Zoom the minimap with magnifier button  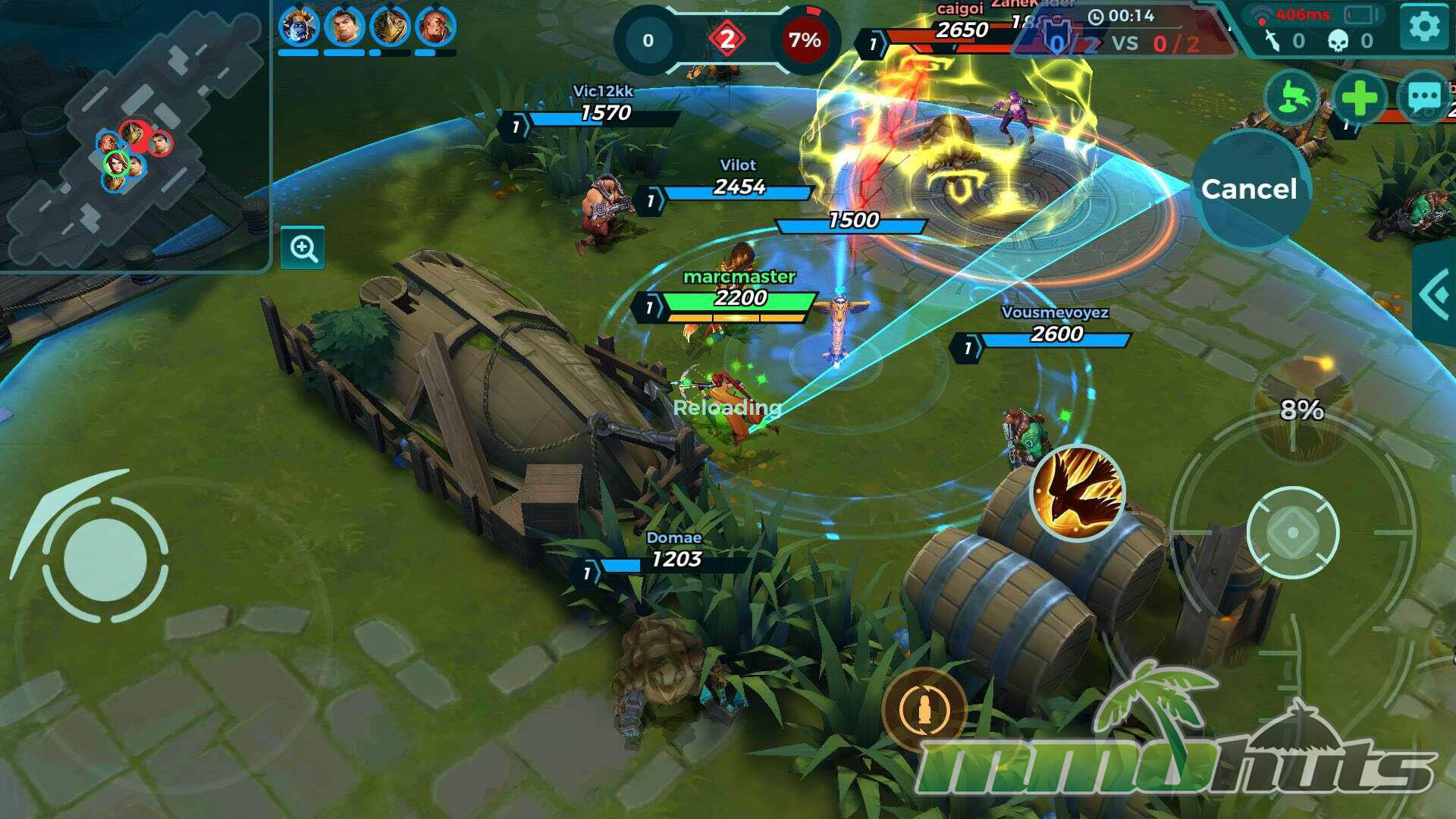[303, 248]
